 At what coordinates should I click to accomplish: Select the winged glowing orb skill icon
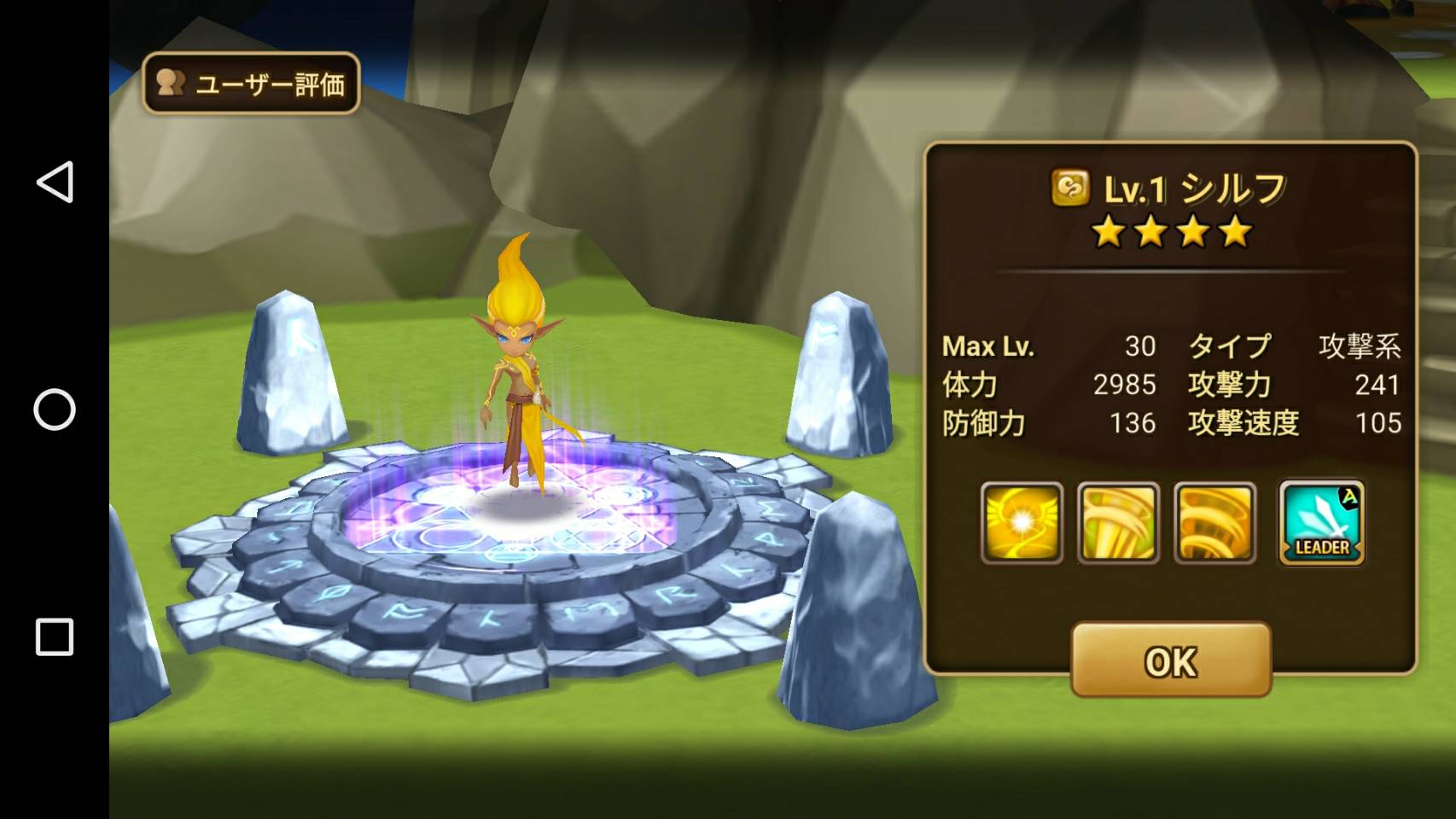point(1022,522)
